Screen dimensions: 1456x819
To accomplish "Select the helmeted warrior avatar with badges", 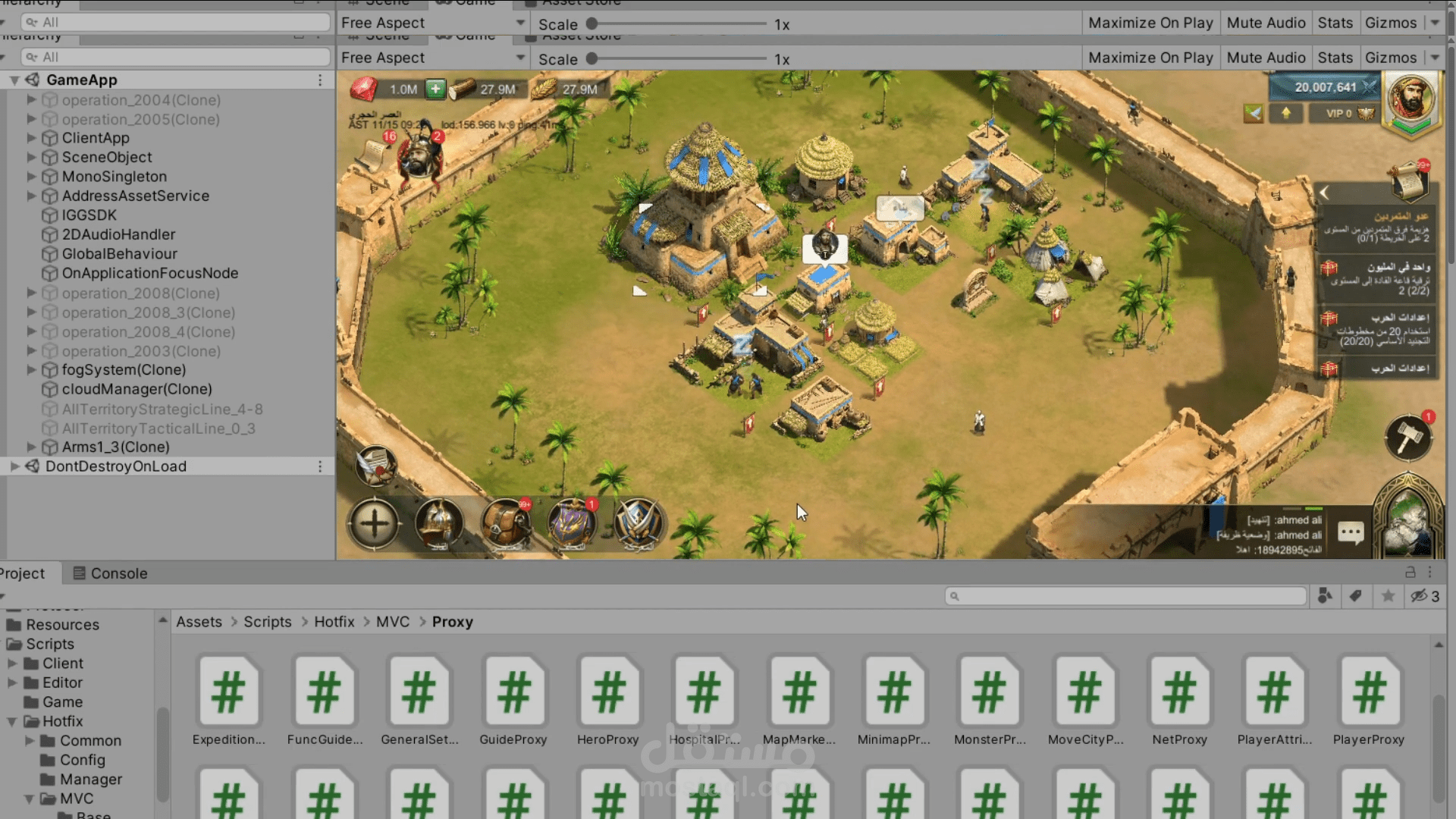I will click(419, 155).
